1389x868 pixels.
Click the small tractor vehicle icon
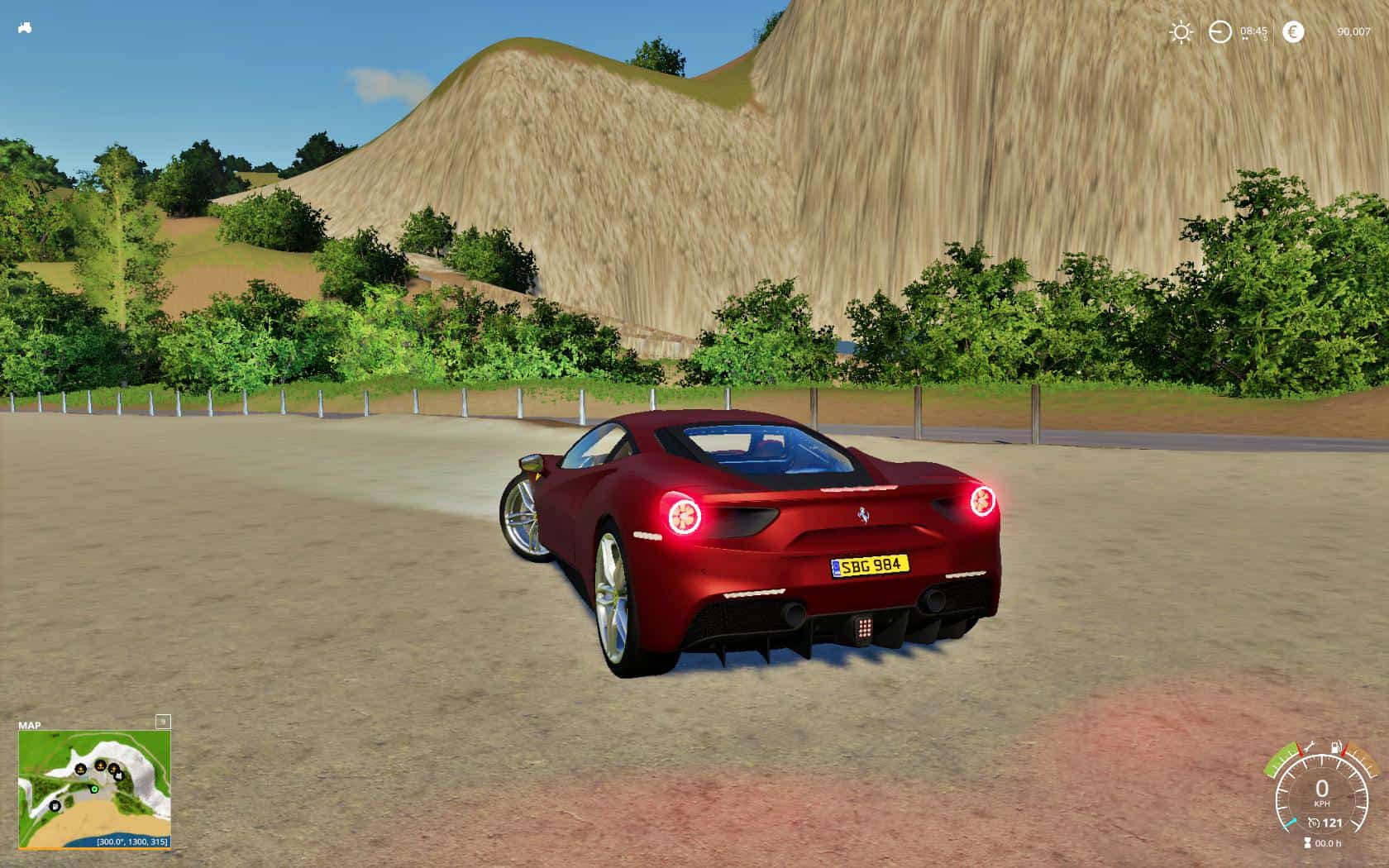pyautogui.click(x=25, y=28)
